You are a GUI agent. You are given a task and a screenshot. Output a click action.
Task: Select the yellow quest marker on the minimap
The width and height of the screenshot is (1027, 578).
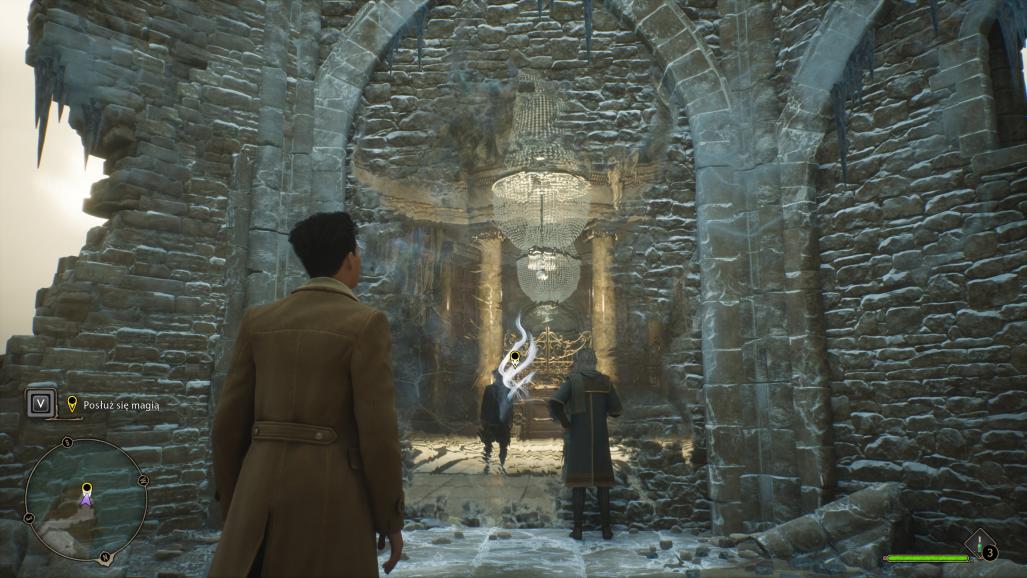pos(87,489)
